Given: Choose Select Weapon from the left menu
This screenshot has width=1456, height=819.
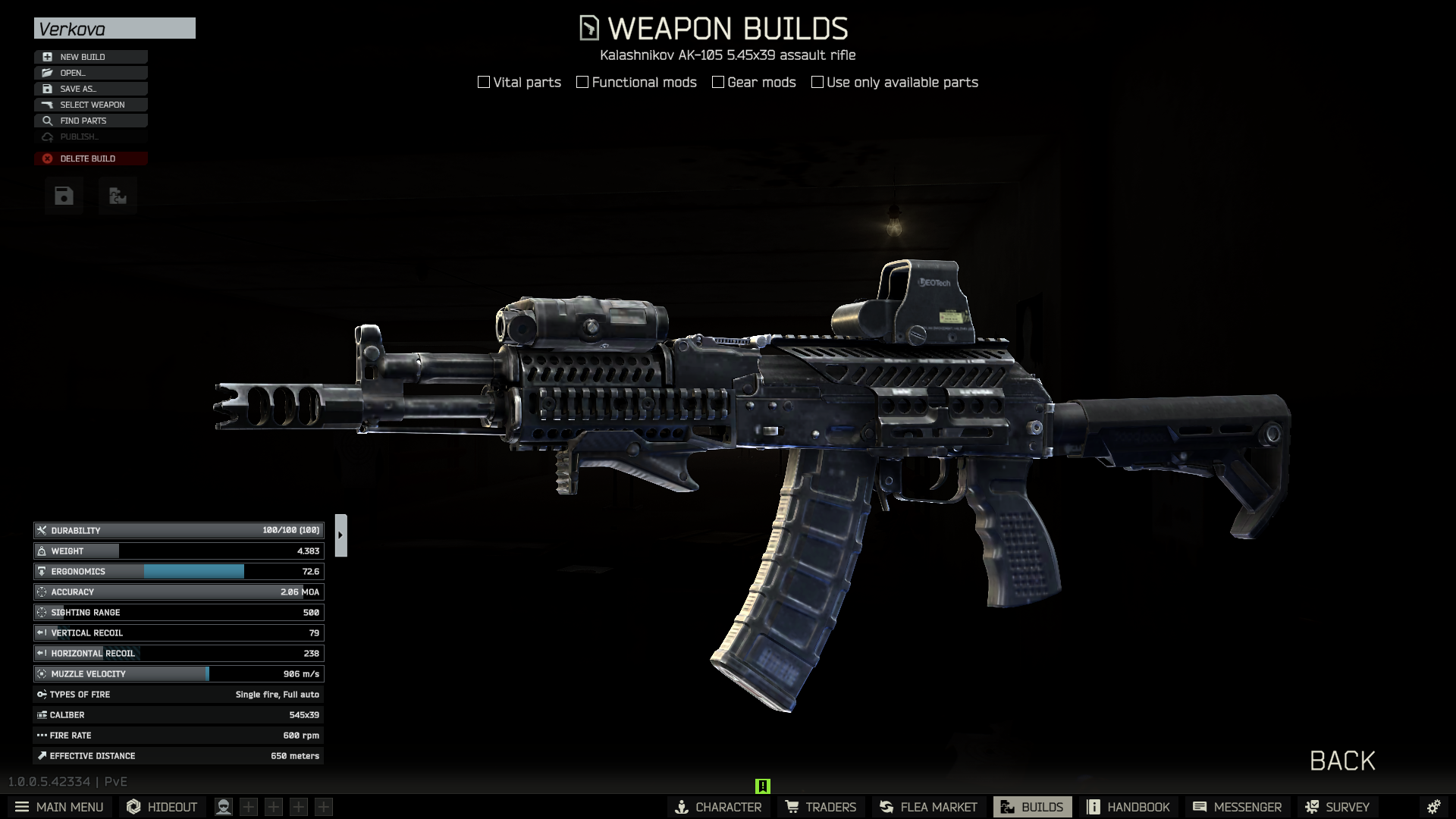Looking at the screenshot, I should point(90,105).
